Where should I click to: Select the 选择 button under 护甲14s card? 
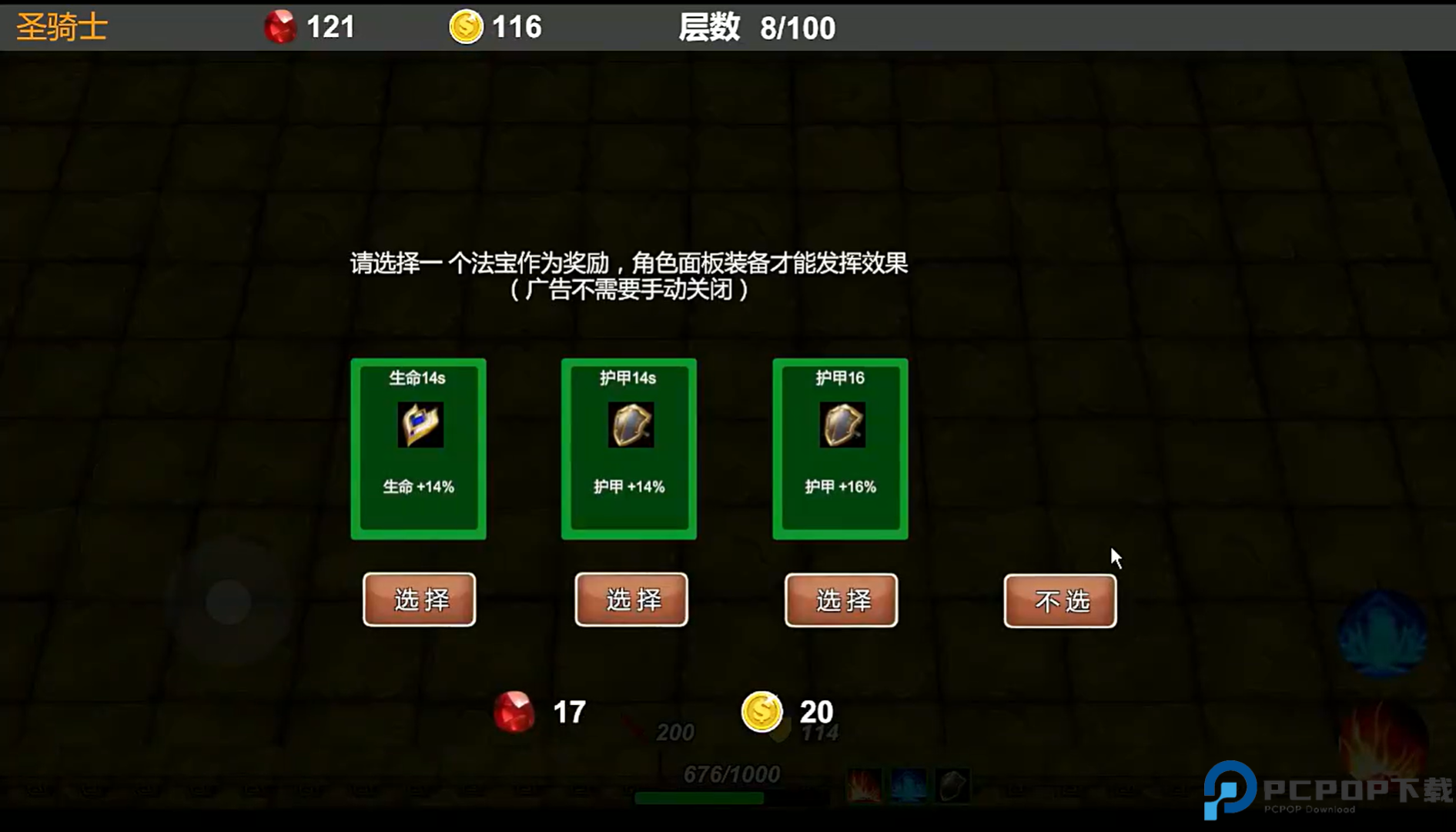click(x=630, y=600)
